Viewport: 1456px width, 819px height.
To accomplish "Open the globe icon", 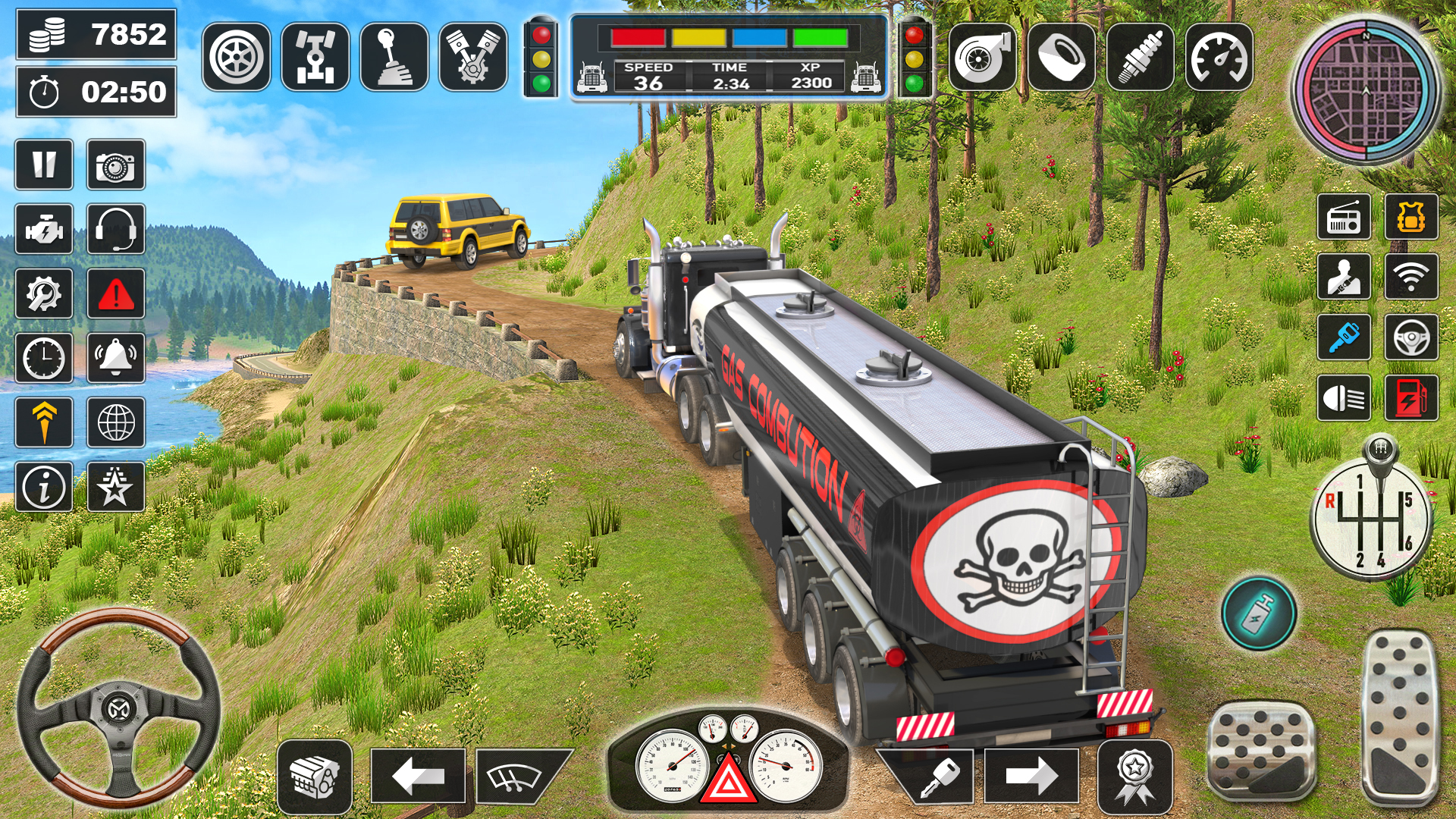I will click(x=115, y=422).
